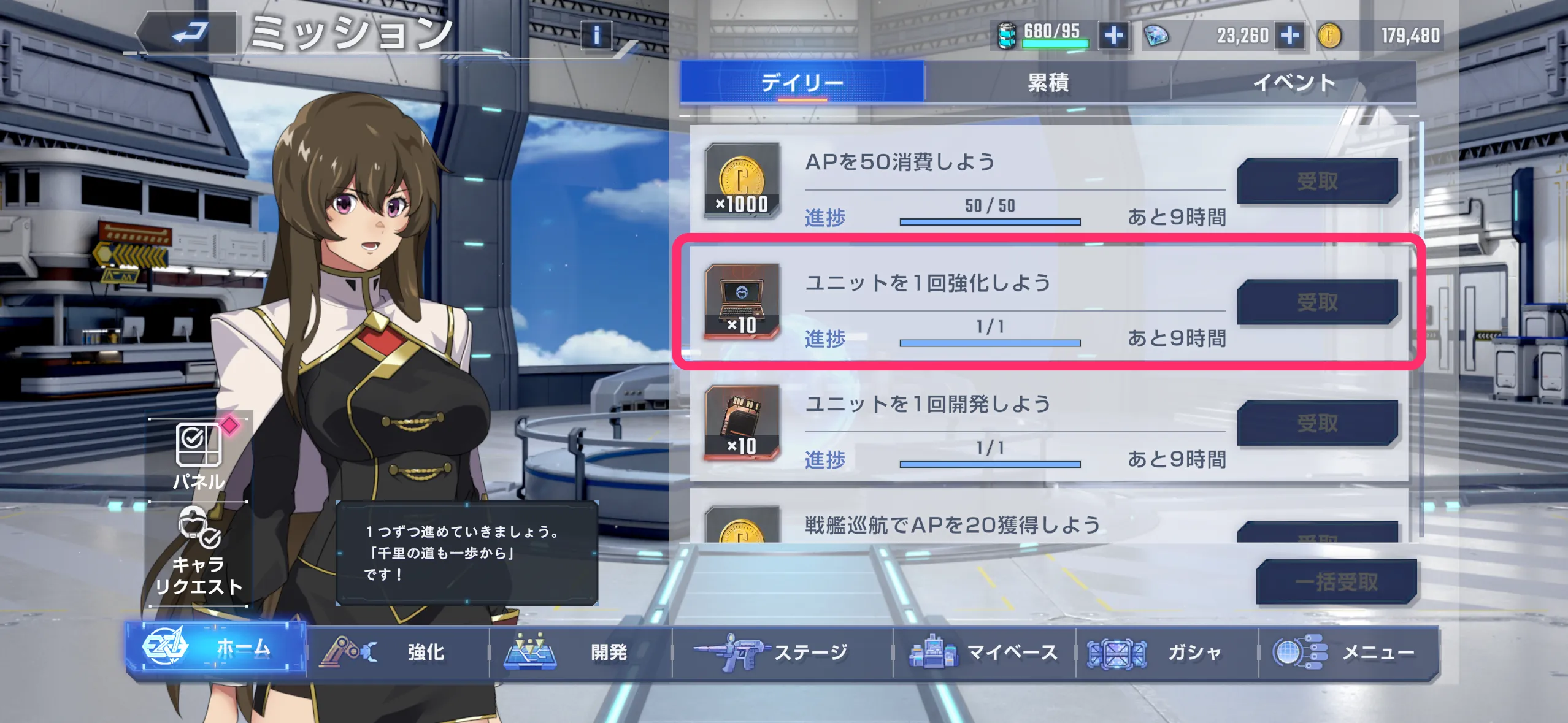
Task: Claim reward for ユニットを1回強化しよう mission
Action: [x=1316, y=301]
